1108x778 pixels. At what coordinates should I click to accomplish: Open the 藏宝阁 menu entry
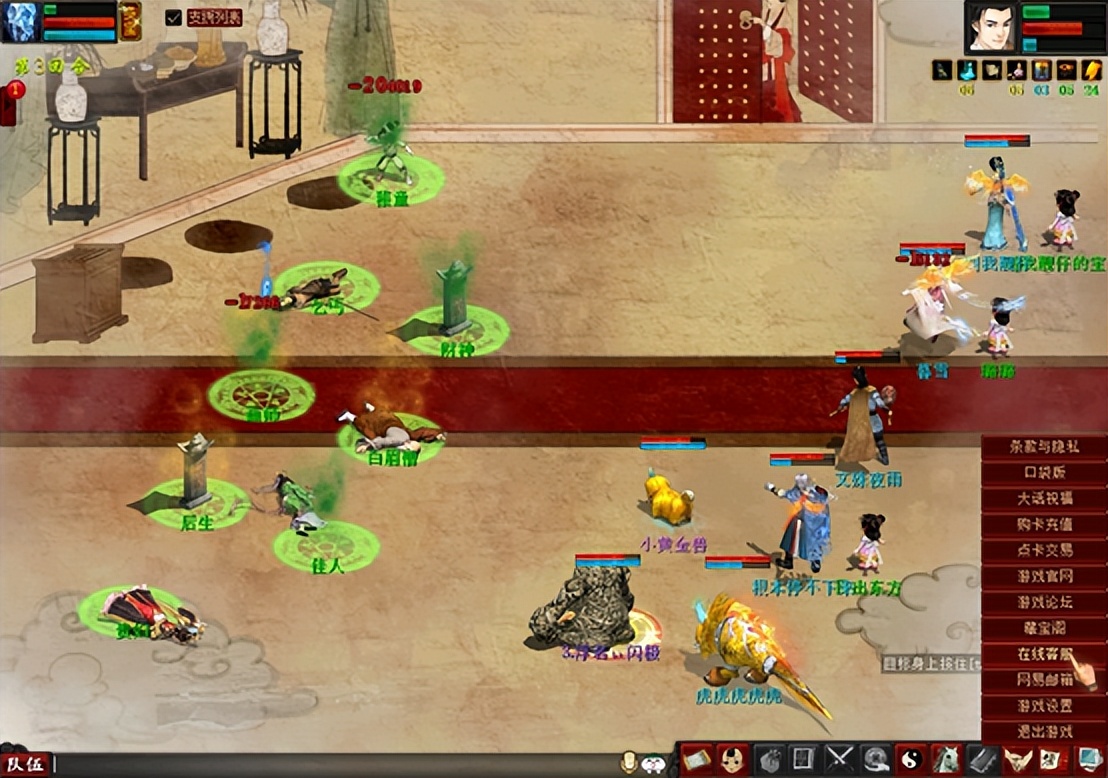point(1044,628)
